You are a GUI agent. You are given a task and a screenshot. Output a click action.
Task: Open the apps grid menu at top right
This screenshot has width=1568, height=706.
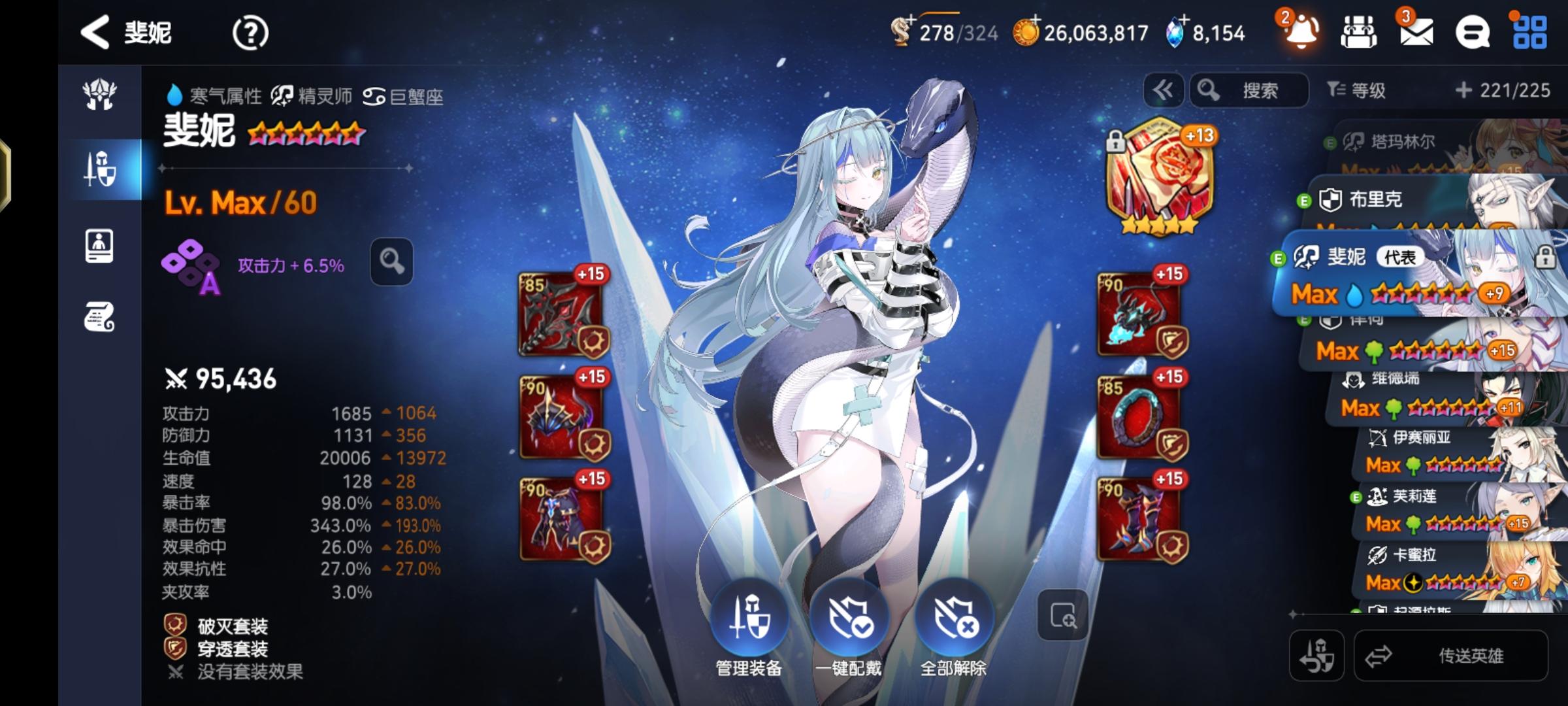1531,31
